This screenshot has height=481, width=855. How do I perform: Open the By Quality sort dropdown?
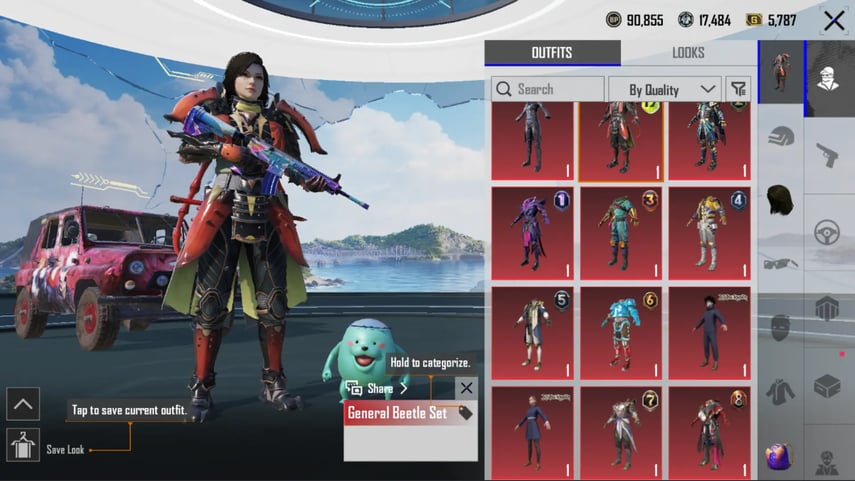[664, 89]
